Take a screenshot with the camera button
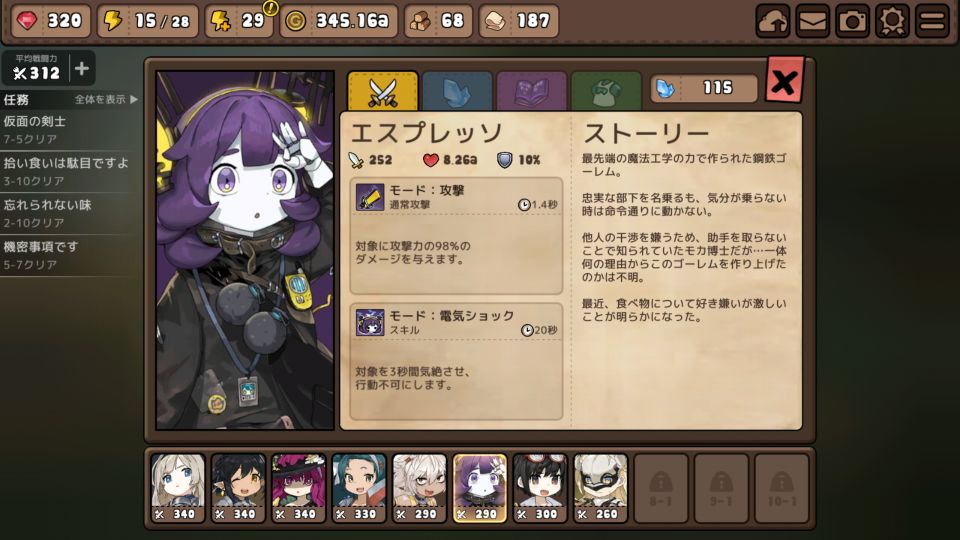 pyautogui.click(x=852, y=20)
